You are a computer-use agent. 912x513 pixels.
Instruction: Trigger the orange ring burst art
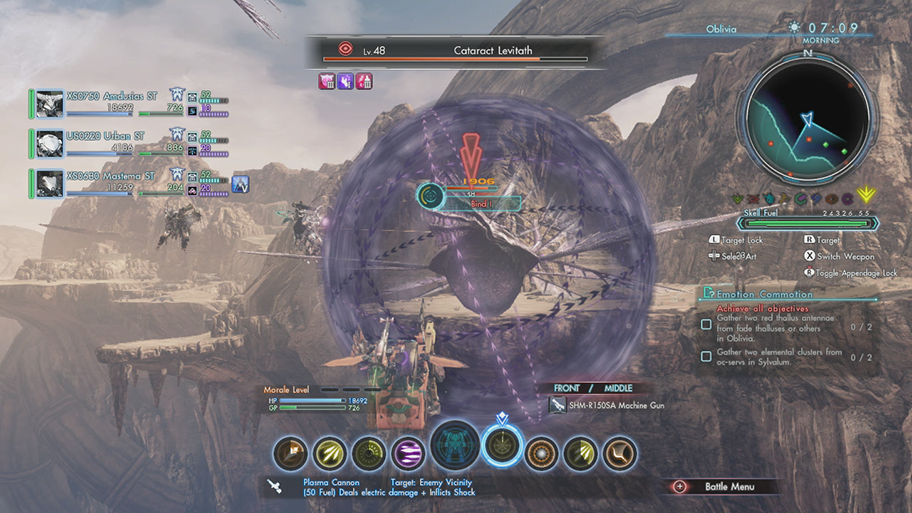click(542, 454)
